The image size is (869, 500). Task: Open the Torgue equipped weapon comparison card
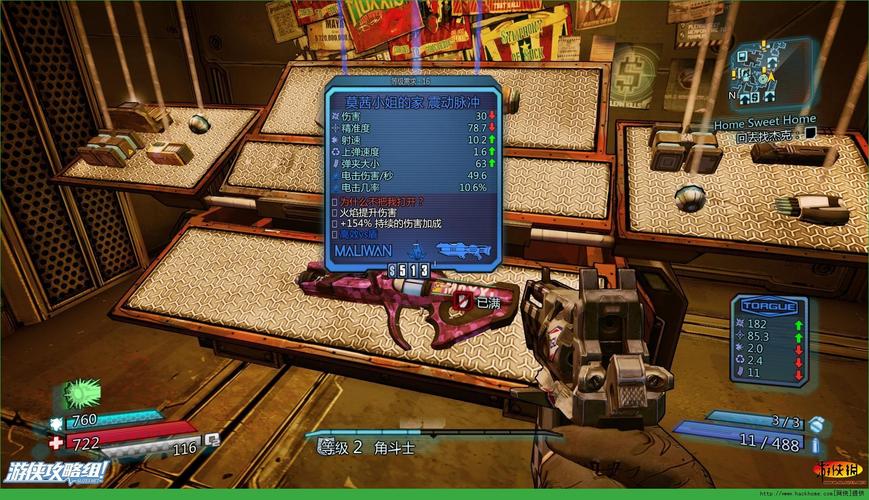(769, 340)
